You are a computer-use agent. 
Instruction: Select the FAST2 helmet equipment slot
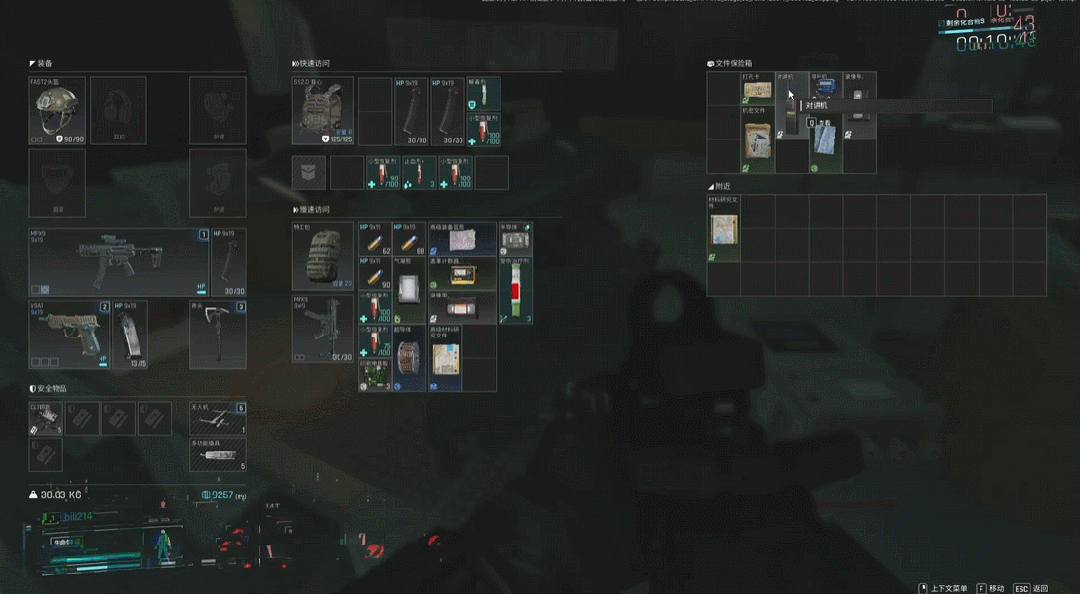tap(57, 110)
